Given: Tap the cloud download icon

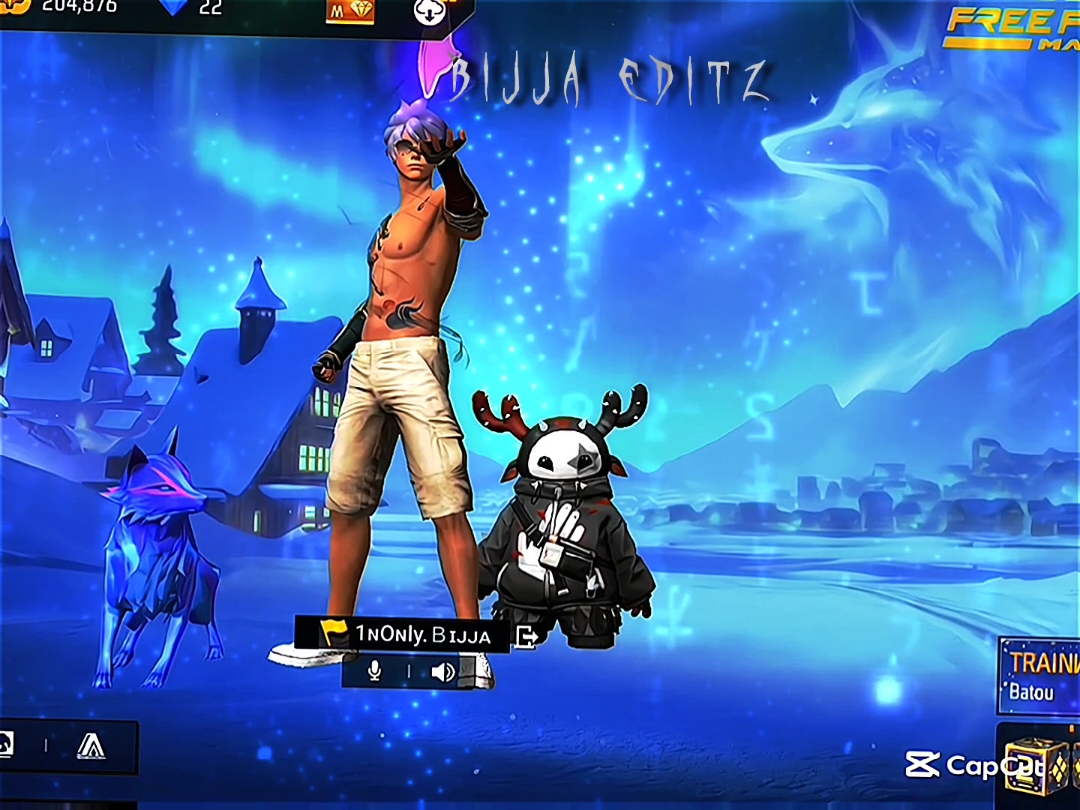Looking at the screenshot, I should pos(426,11).
